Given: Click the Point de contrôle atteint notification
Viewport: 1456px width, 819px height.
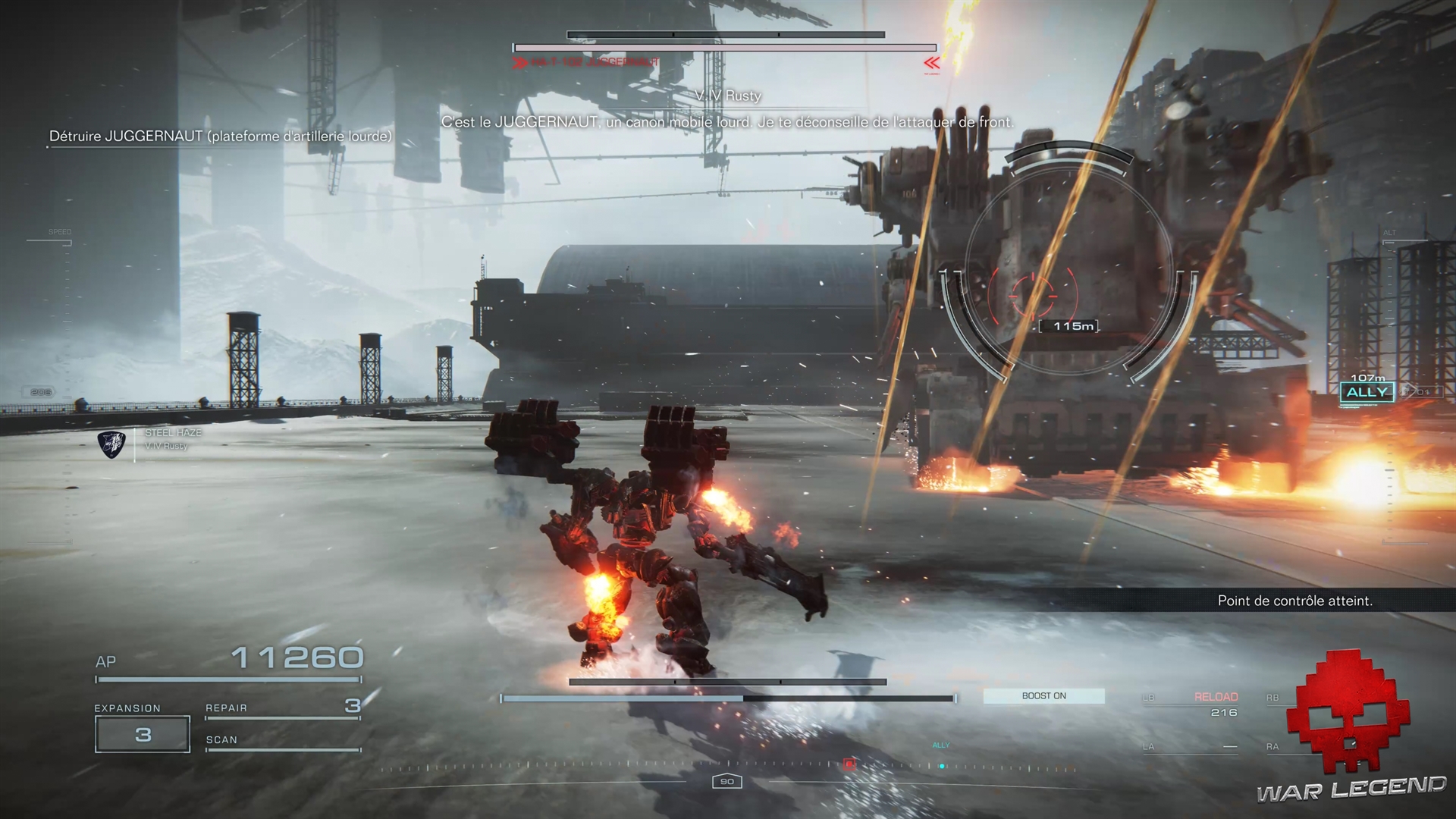Looking at the screenshot, I should 1294,601.
